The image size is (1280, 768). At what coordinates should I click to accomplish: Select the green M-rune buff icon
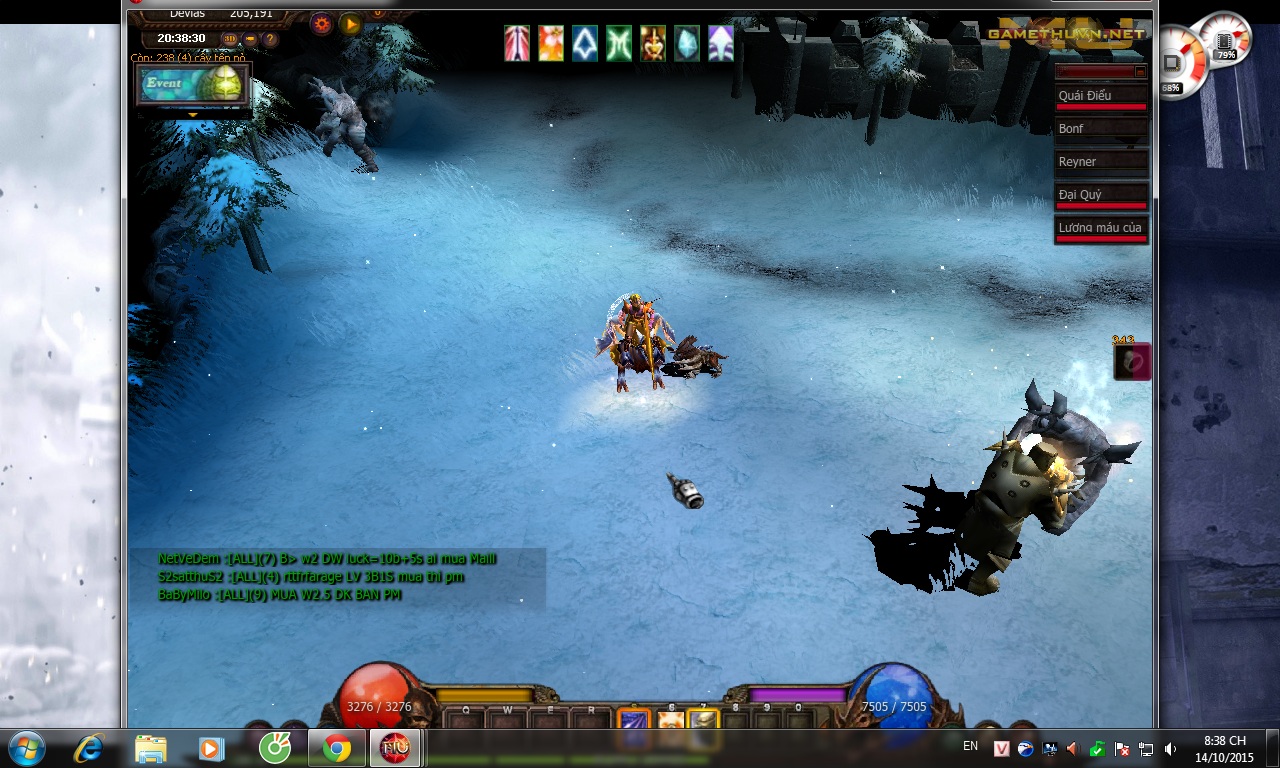tap(619, 44)
